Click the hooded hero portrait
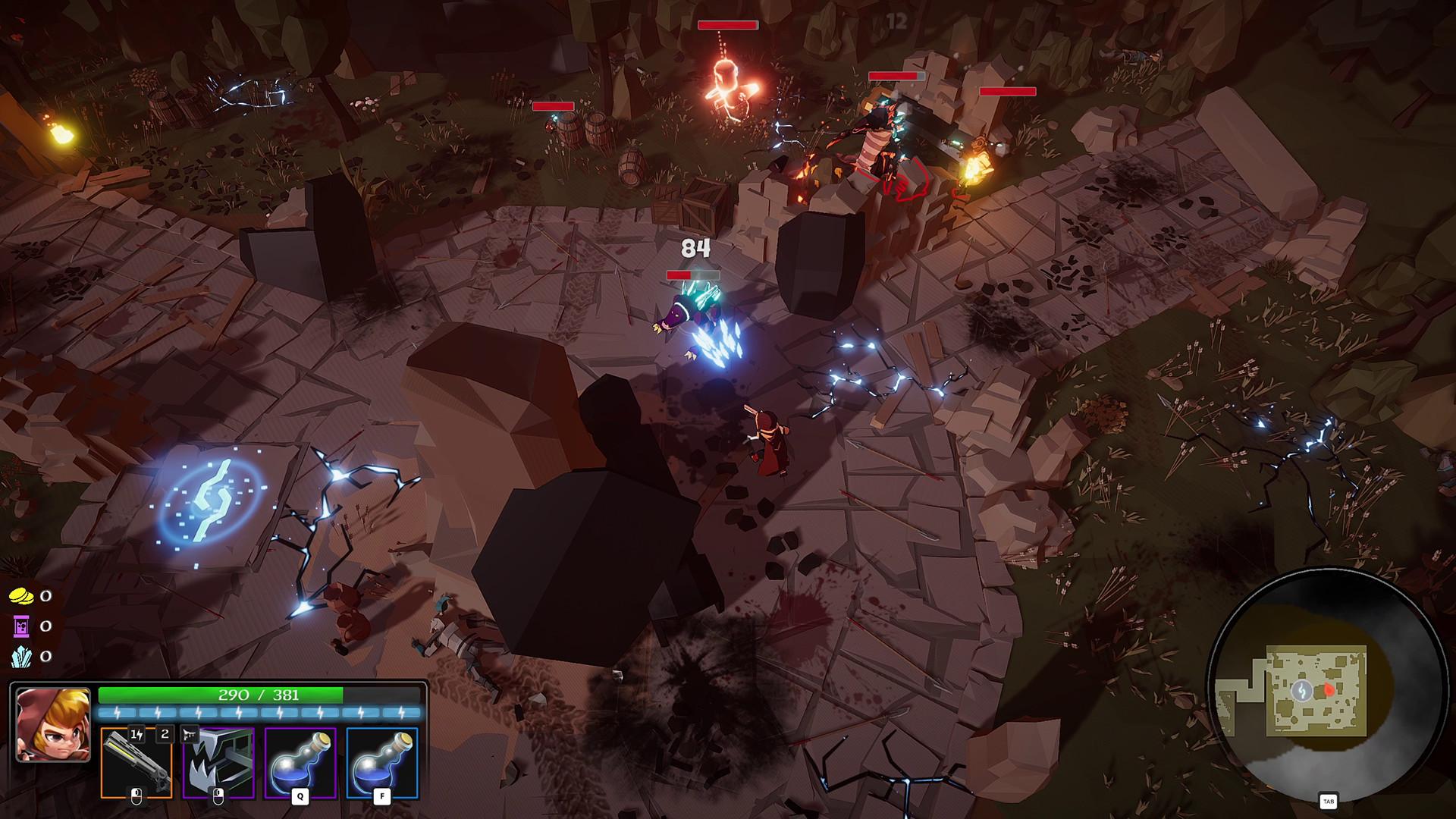 tap(53, 724)
